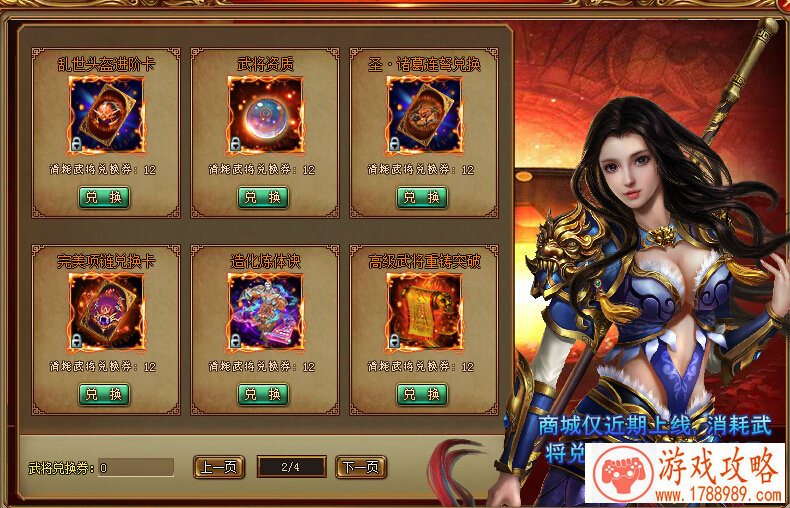Click 兑换 under 武将资质
The image size is (790, 508).
pyautogui.click(x=264, y=197)
